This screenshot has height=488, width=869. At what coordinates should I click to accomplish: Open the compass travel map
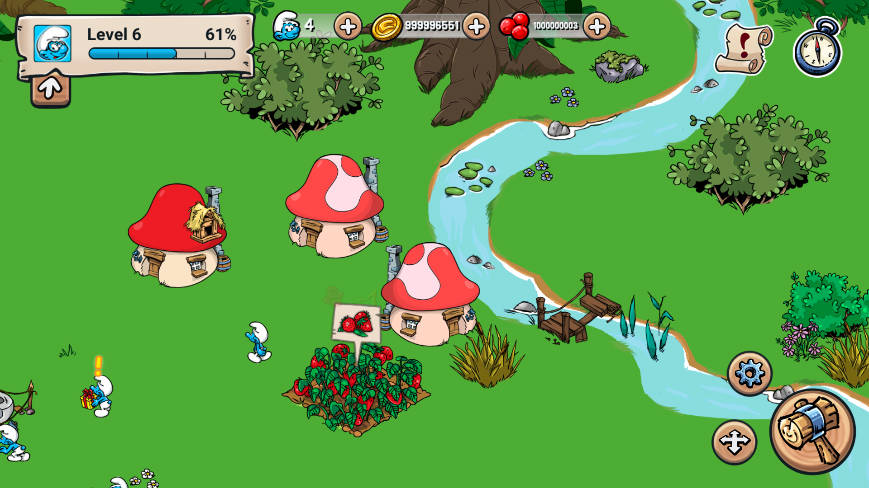click(817, 48)
